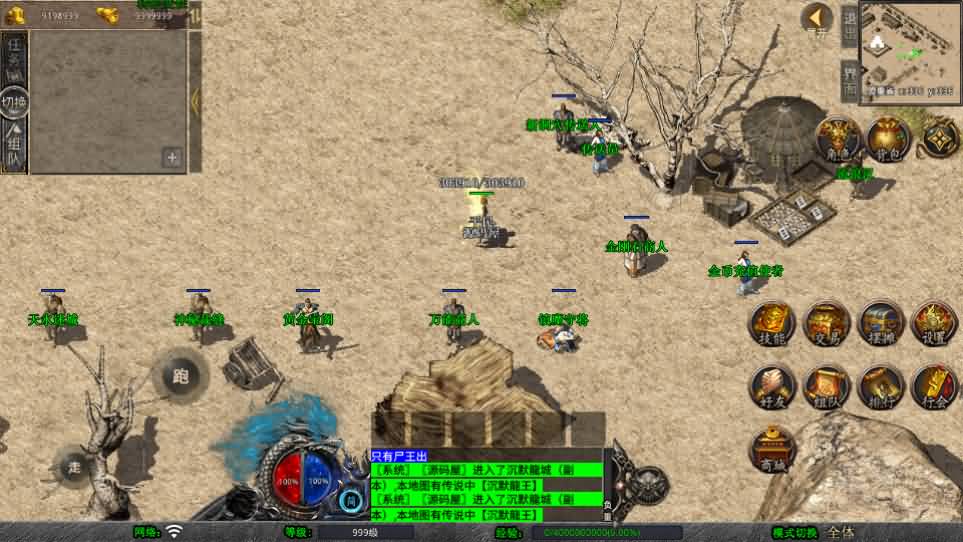Open the 好友 friends list
The height and width of the screenshot is (542, 963).
773,386
